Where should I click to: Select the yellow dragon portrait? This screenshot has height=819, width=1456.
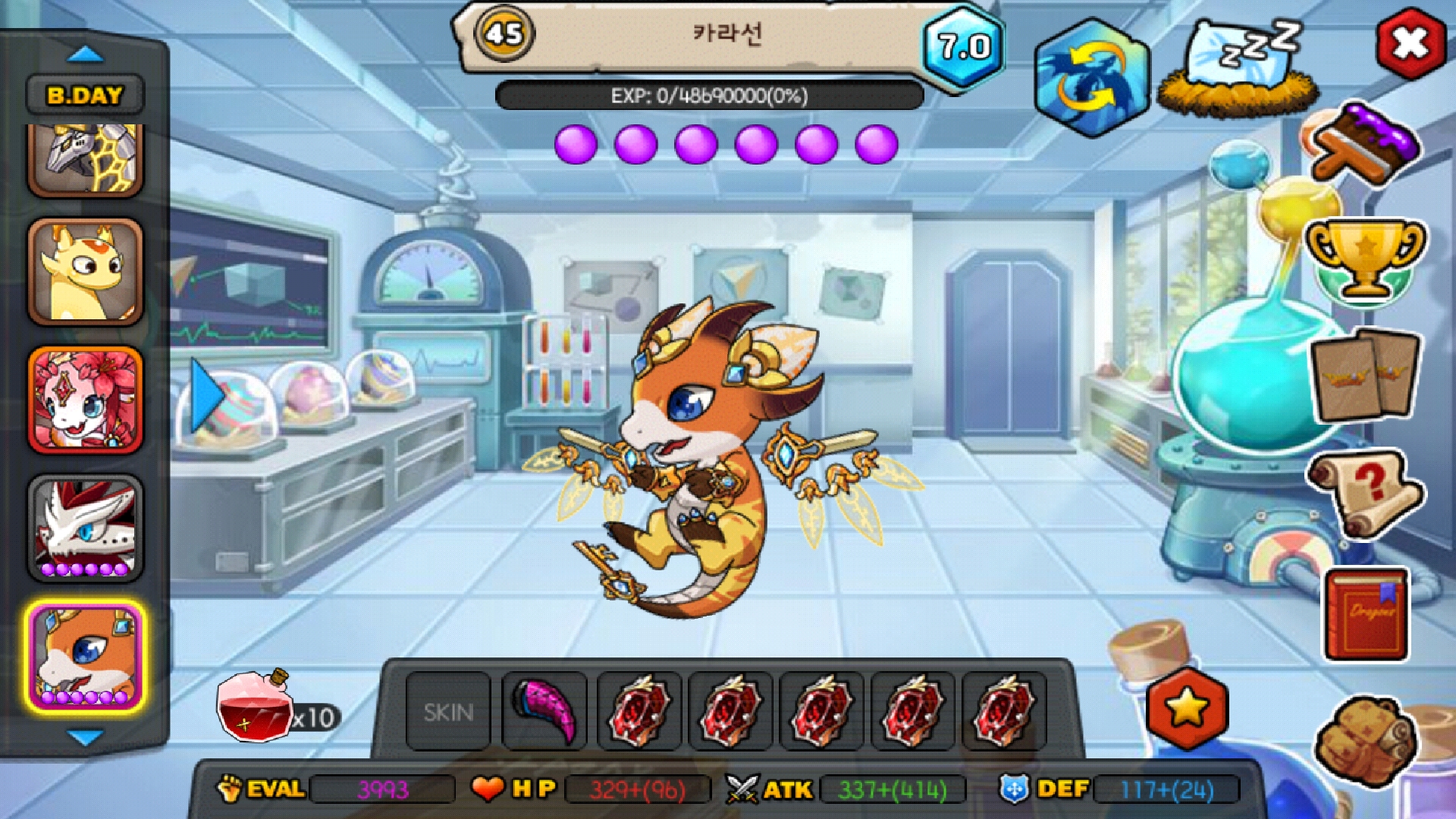[x=85, y=271]
